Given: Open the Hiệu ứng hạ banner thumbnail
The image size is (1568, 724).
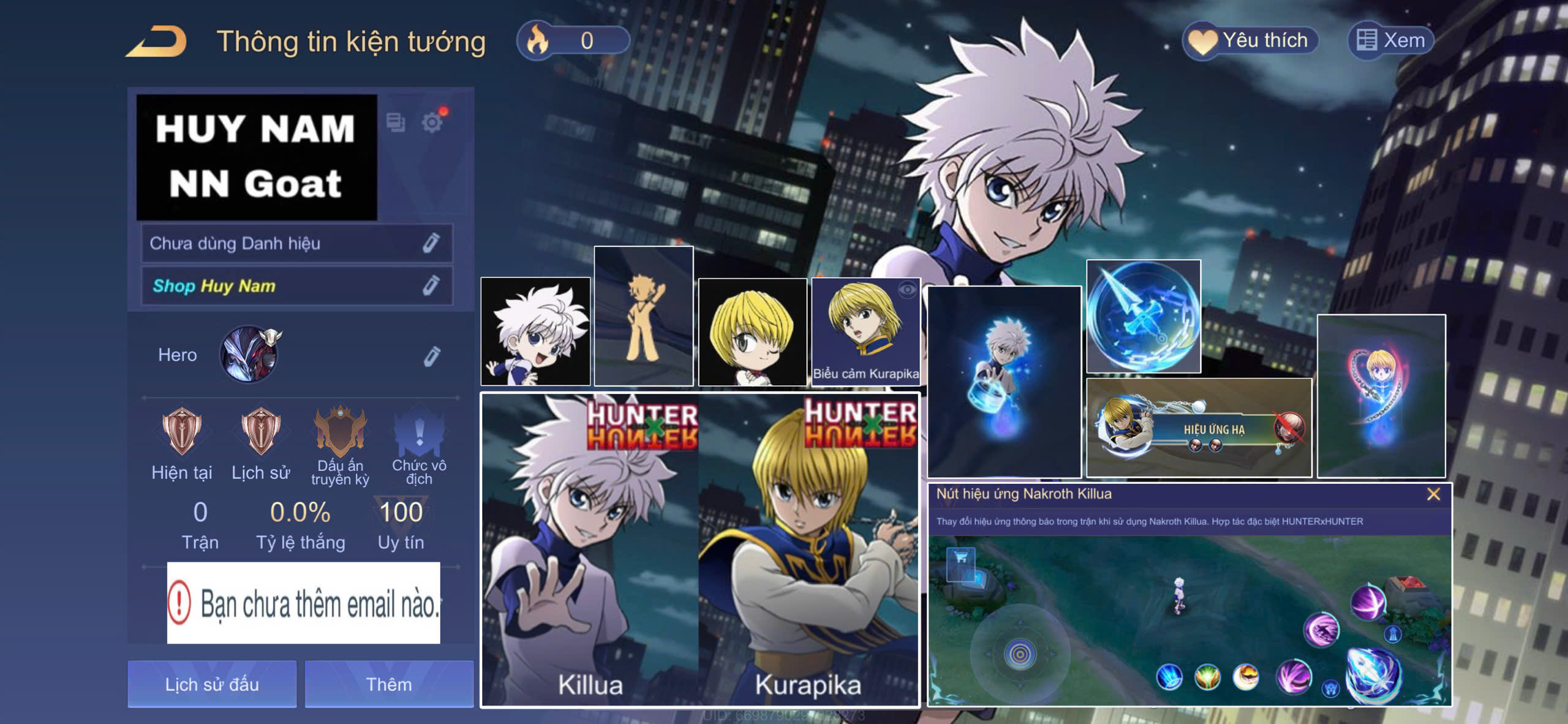Looking at the screenshot, I should click(1199, 428).
